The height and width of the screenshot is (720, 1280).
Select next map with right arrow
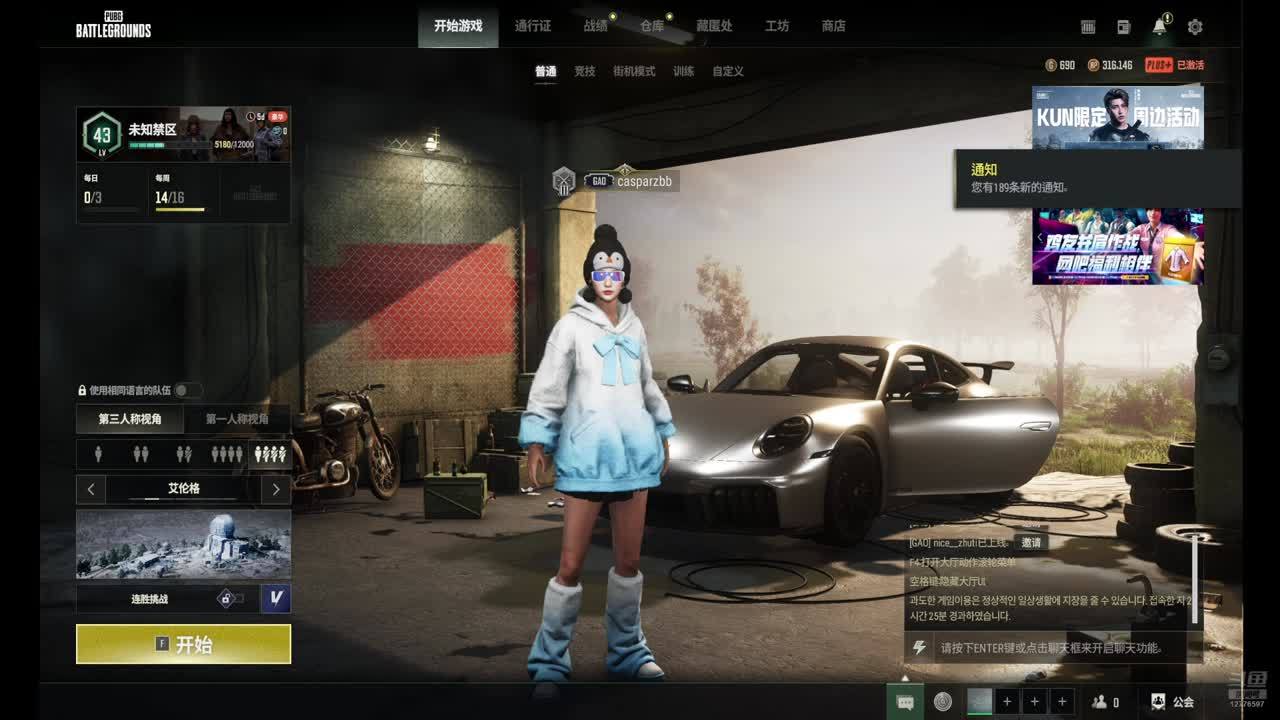click(276, 489)
